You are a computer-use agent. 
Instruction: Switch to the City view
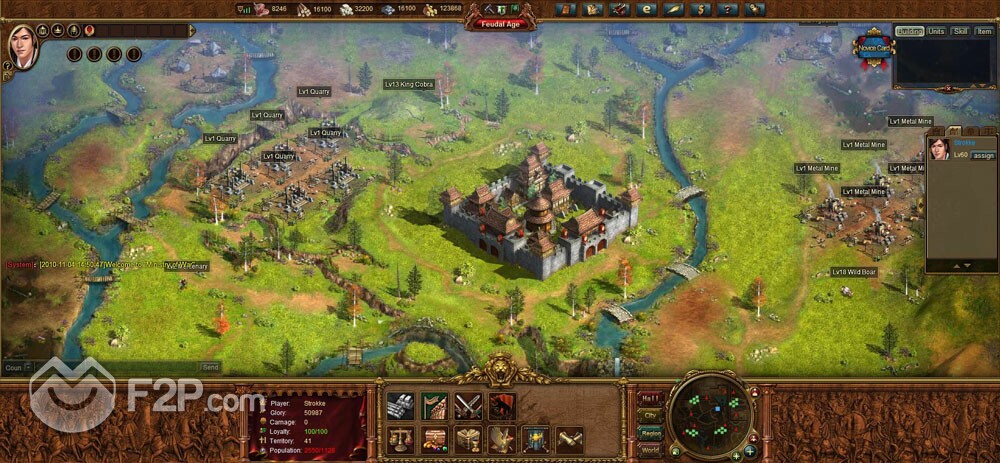tap(649, 414)
